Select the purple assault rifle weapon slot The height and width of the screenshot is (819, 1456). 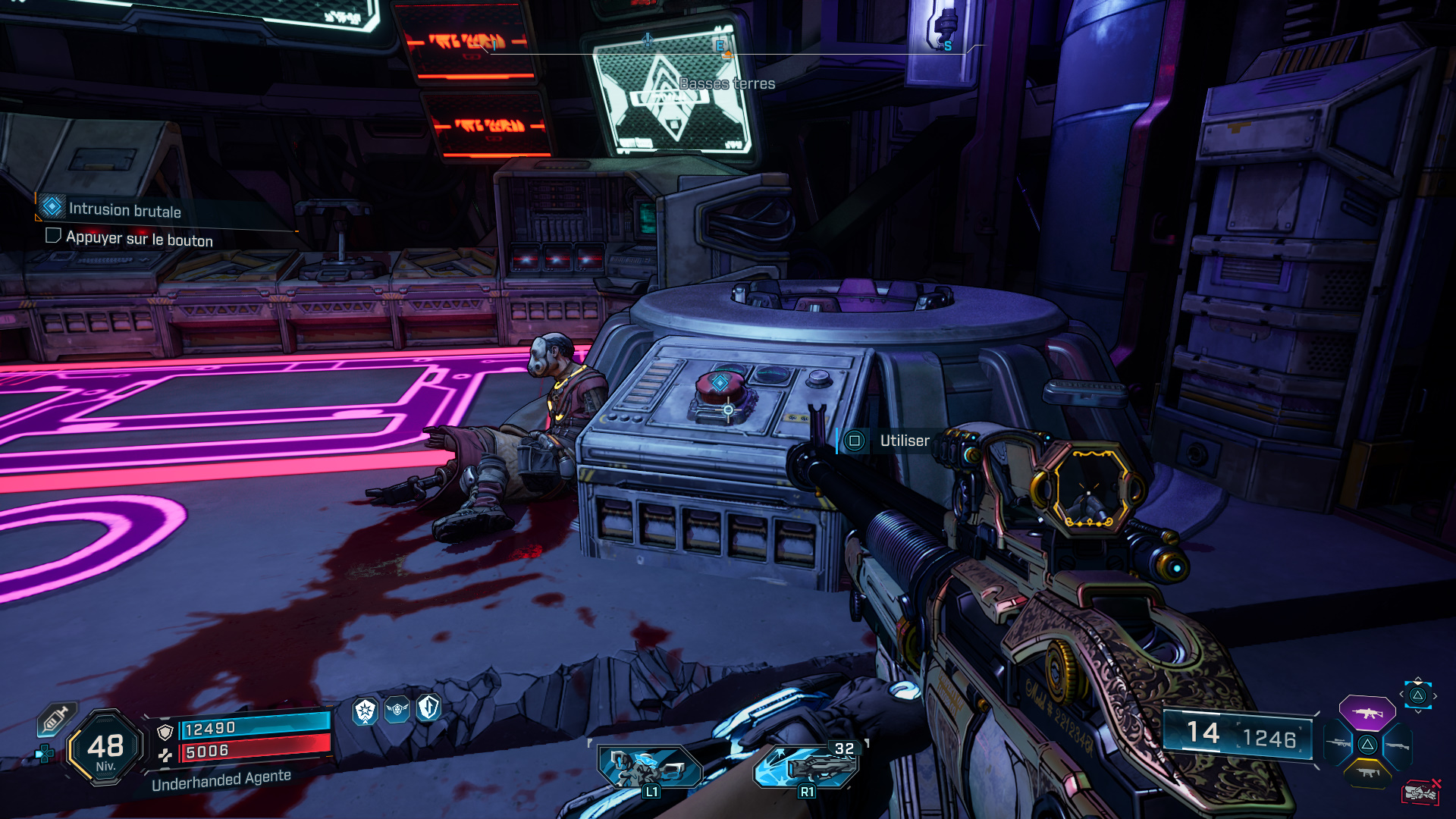1367,713
